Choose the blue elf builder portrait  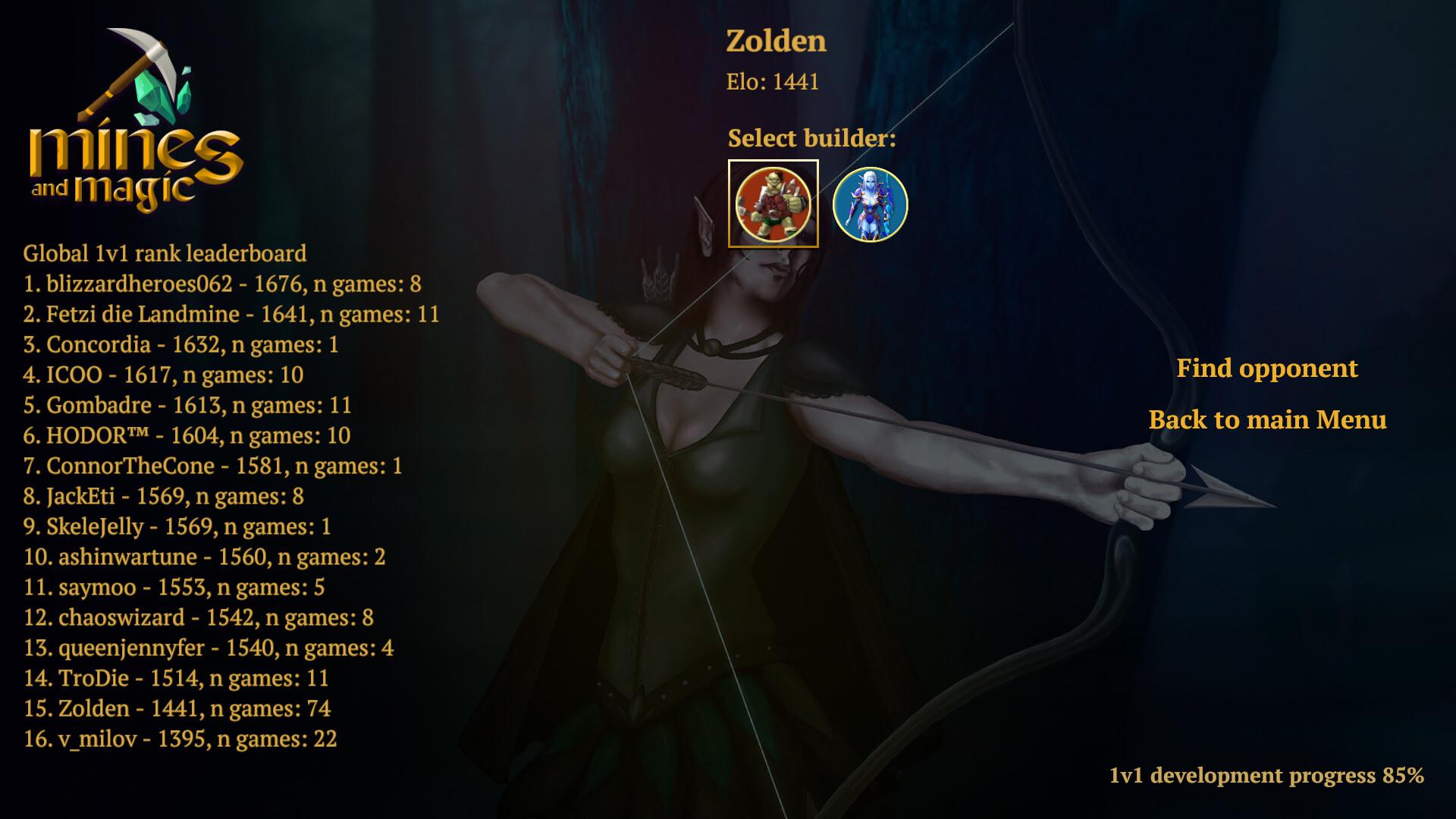point(870,205)
